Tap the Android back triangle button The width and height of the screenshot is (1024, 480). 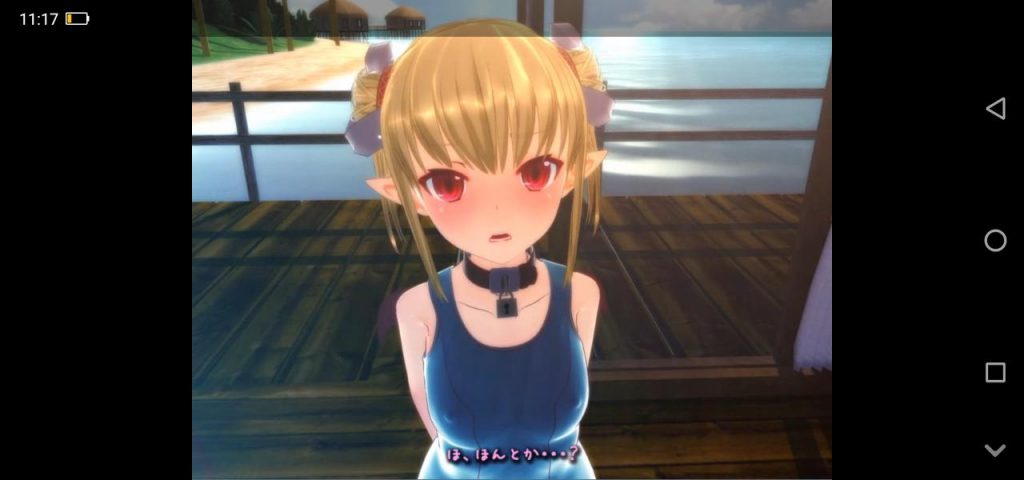coord(995,109)
